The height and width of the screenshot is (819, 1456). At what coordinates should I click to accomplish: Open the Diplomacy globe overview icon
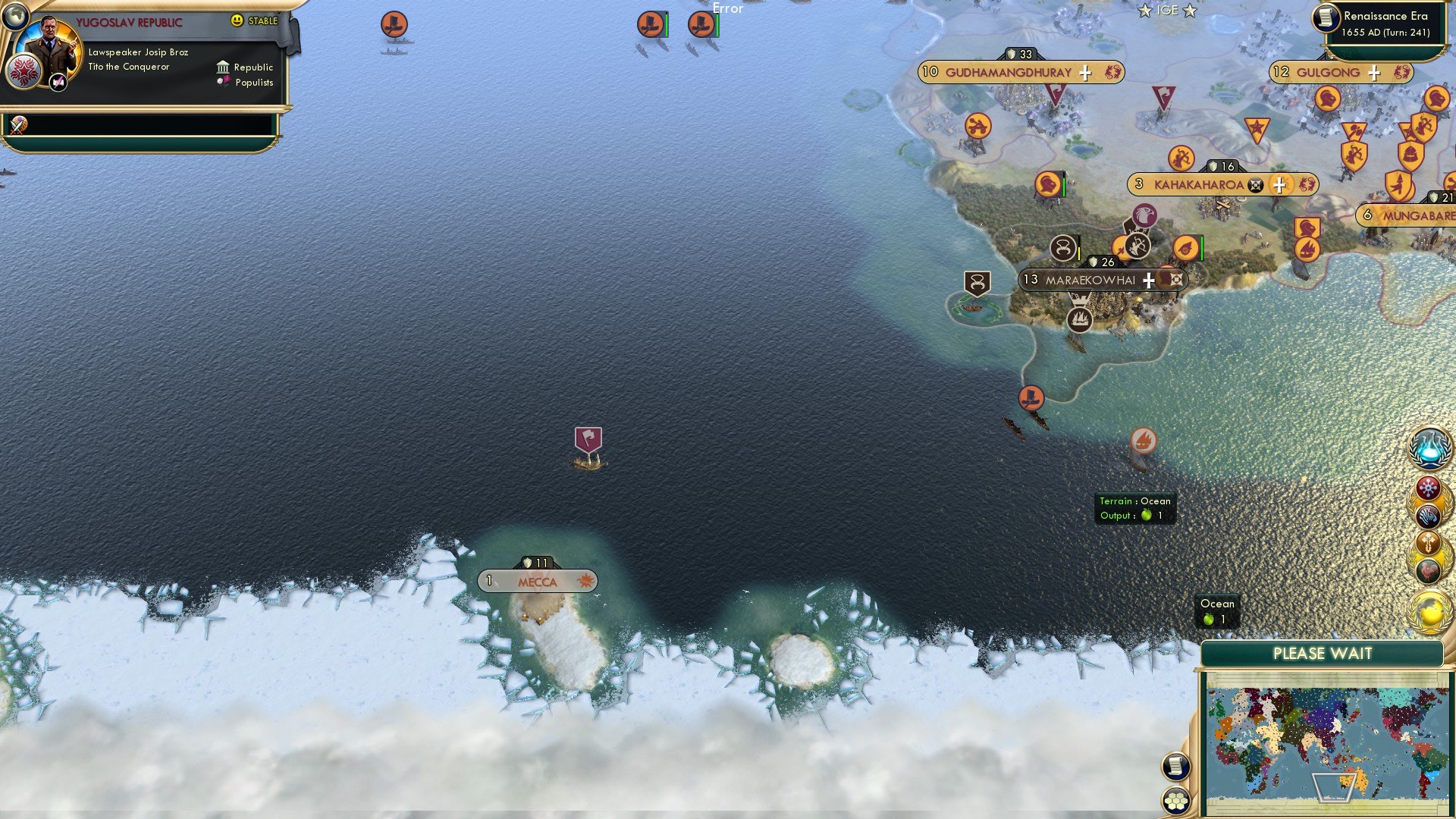(x=1430, y=610)
